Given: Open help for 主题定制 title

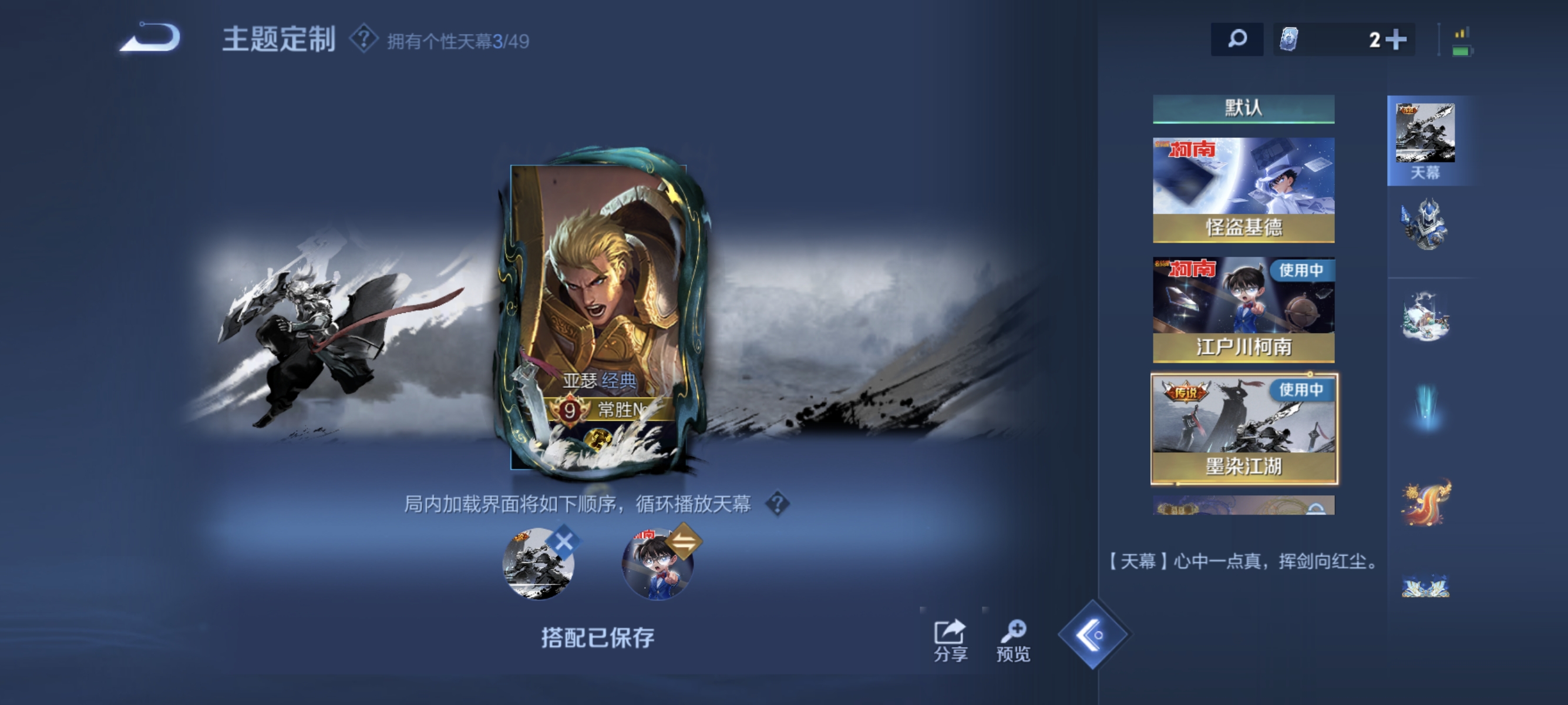Looking at the screenshot, I should pyautogui.click(x=364, y=39).
